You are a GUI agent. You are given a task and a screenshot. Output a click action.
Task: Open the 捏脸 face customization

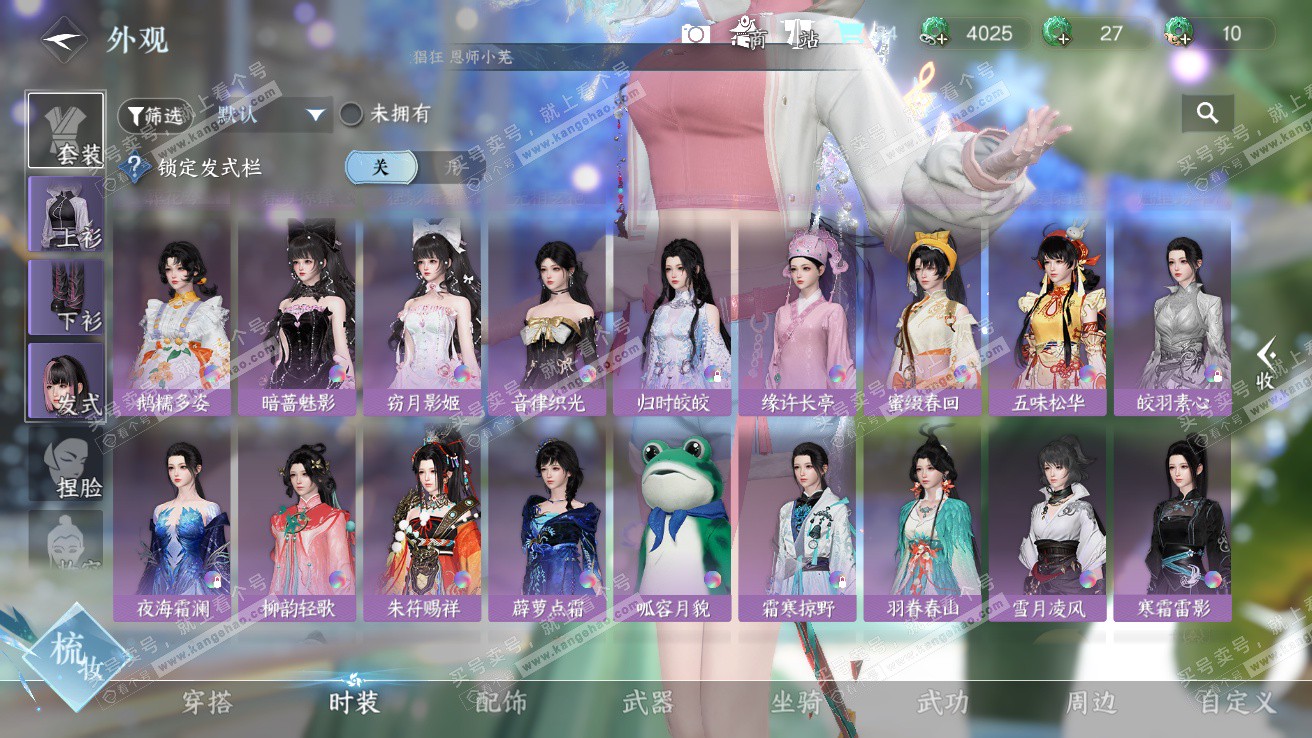(66, 464)
